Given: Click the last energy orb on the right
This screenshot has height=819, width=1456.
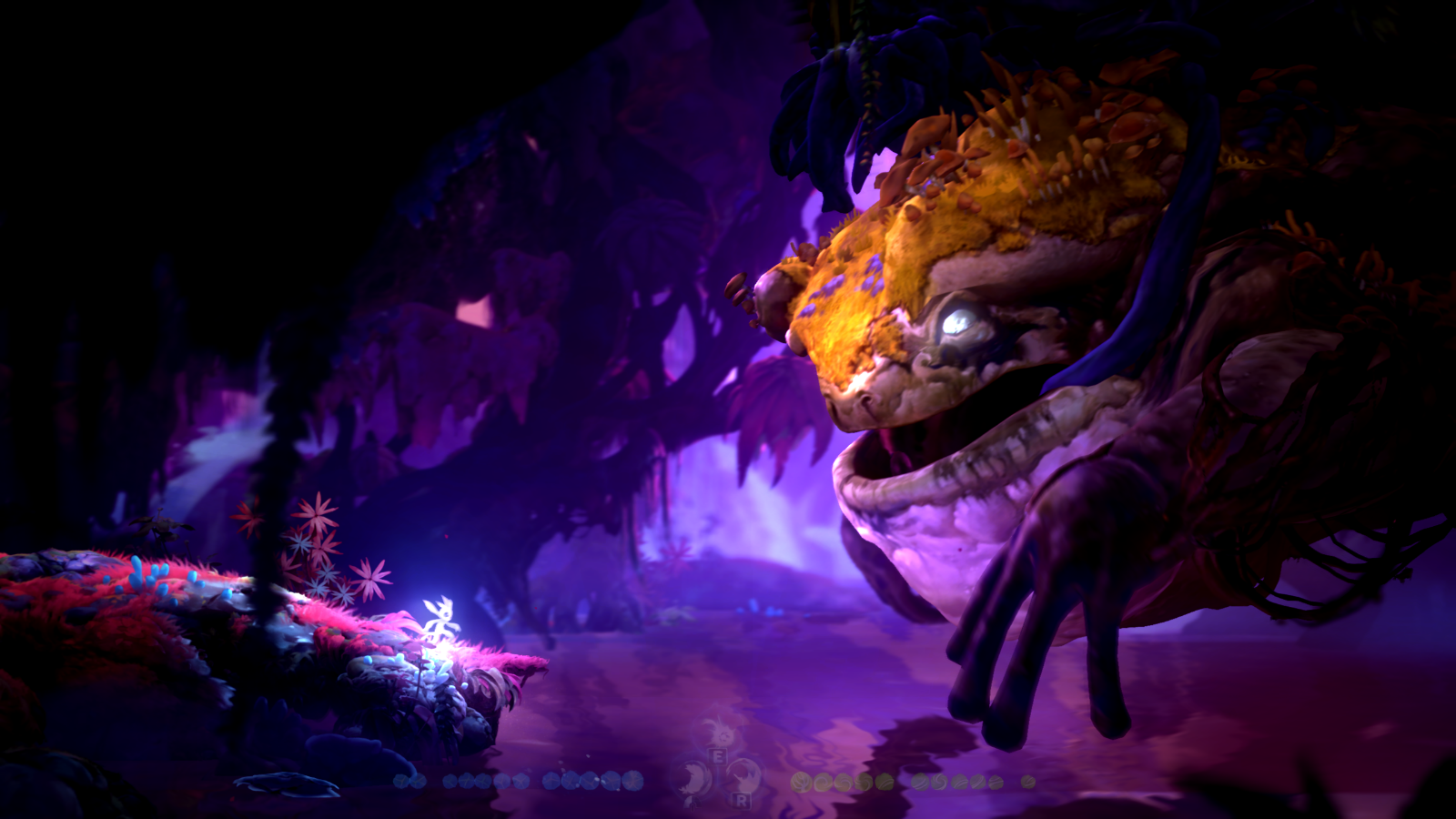Looking at the screenshot, I should click(1027, 781).
